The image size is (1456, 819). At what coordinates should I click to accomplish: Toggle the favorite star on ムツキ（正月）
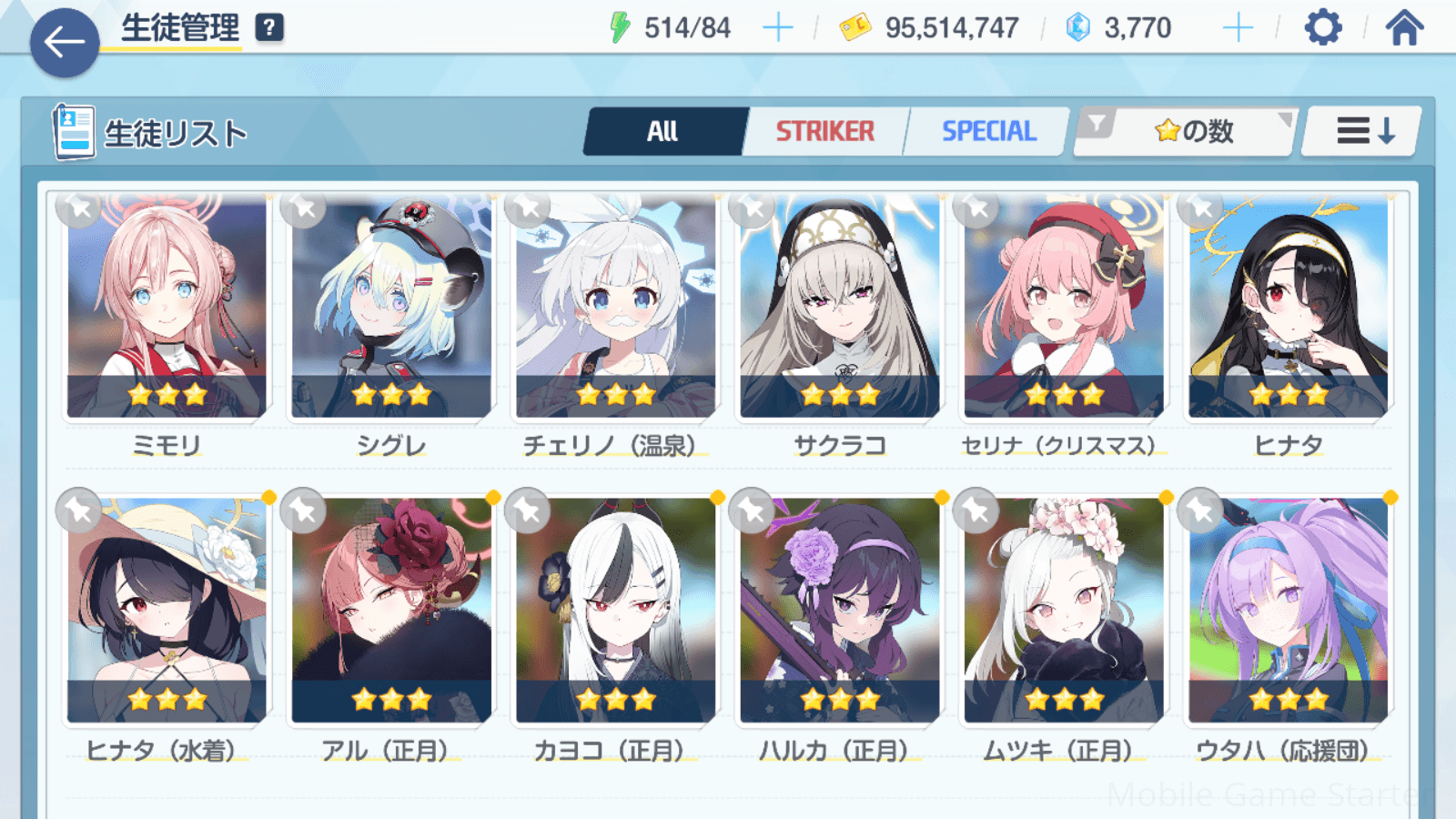pyautogui.click(x=976, y=511)
